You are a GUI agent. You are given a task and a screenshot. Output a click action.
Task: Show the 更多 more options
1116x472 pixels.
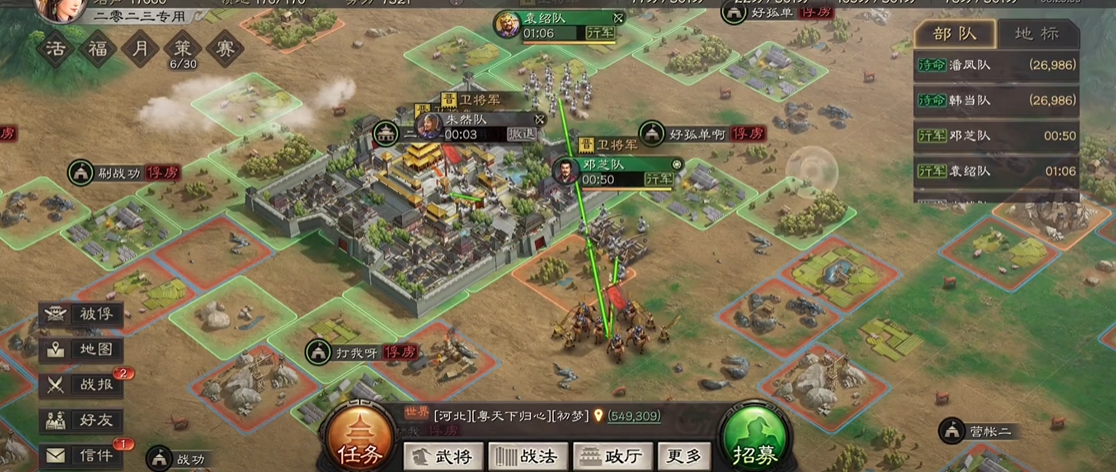point(685,456)
